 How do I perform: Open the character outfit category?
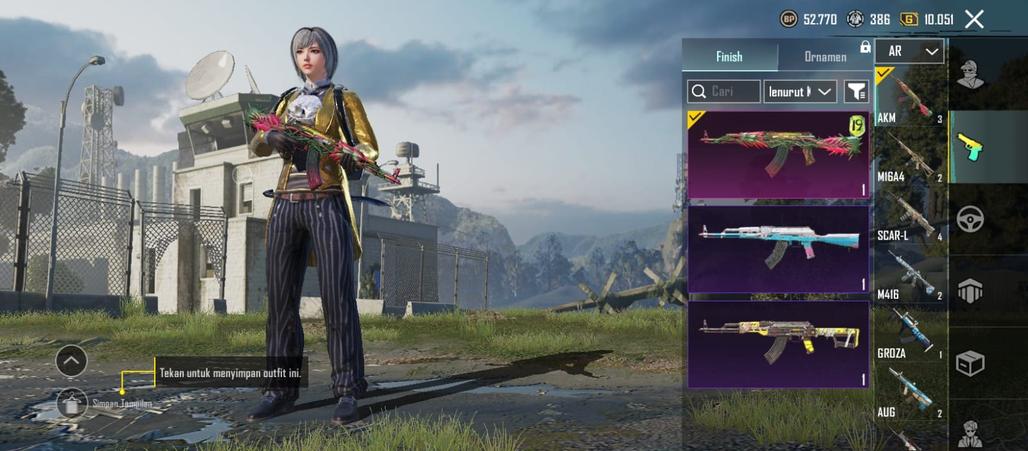click(x=969, y=74)
